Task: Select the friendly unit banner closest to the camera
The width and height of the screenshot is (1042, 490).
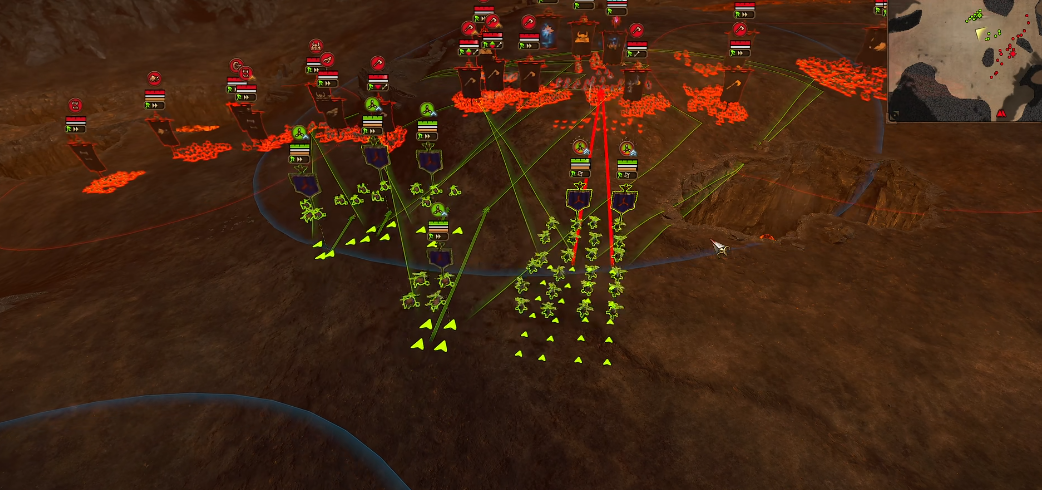Action: tap(439, 257)
